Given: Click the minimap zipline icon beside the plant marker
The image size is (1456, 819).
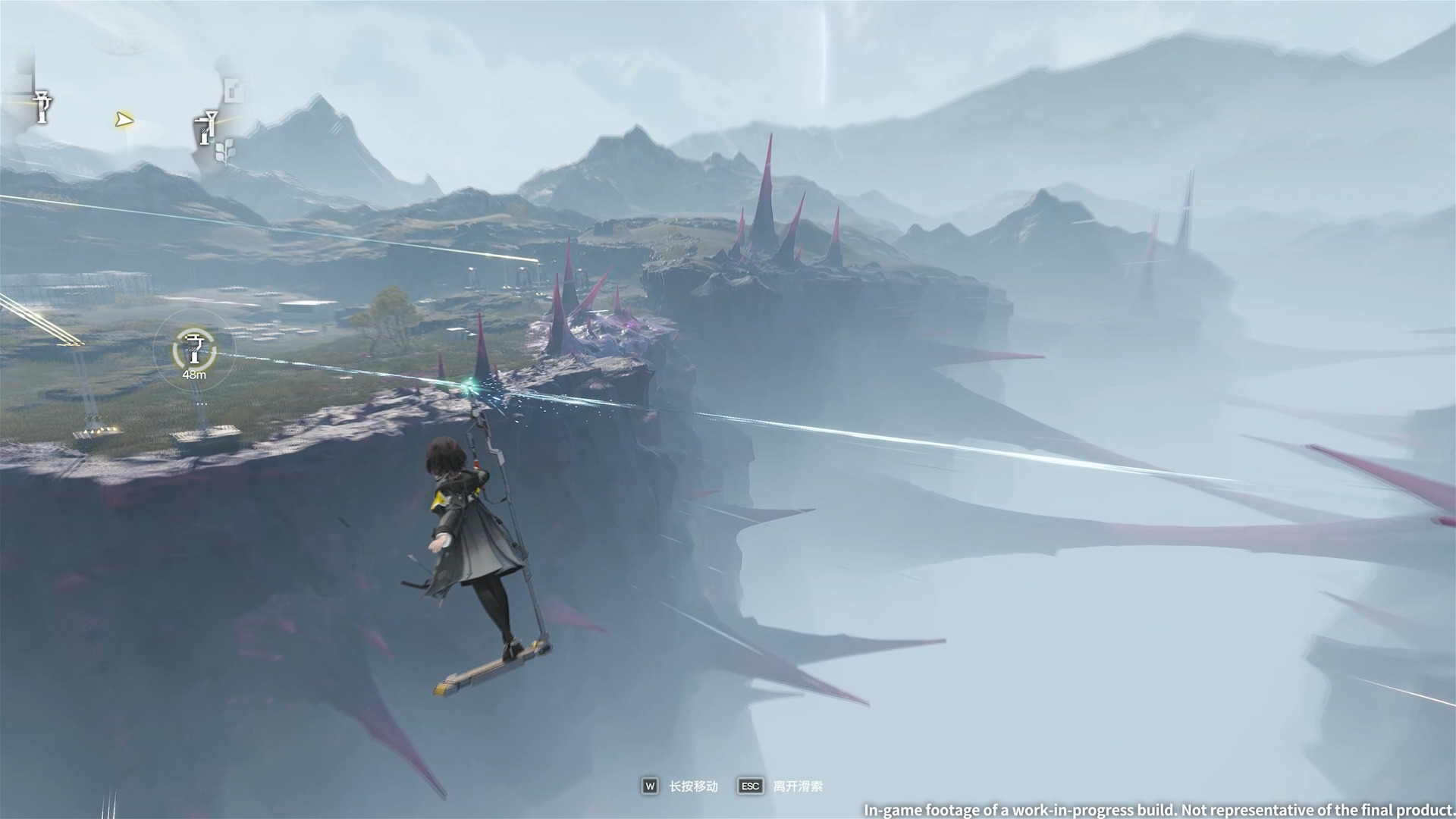Looking at the screenshot, I should (205, 127).
